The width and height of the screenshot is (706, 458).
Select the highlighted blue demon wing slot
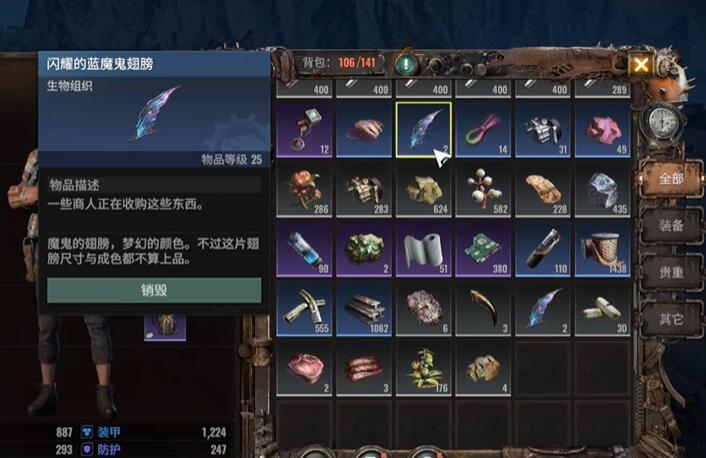click(423, 130)
